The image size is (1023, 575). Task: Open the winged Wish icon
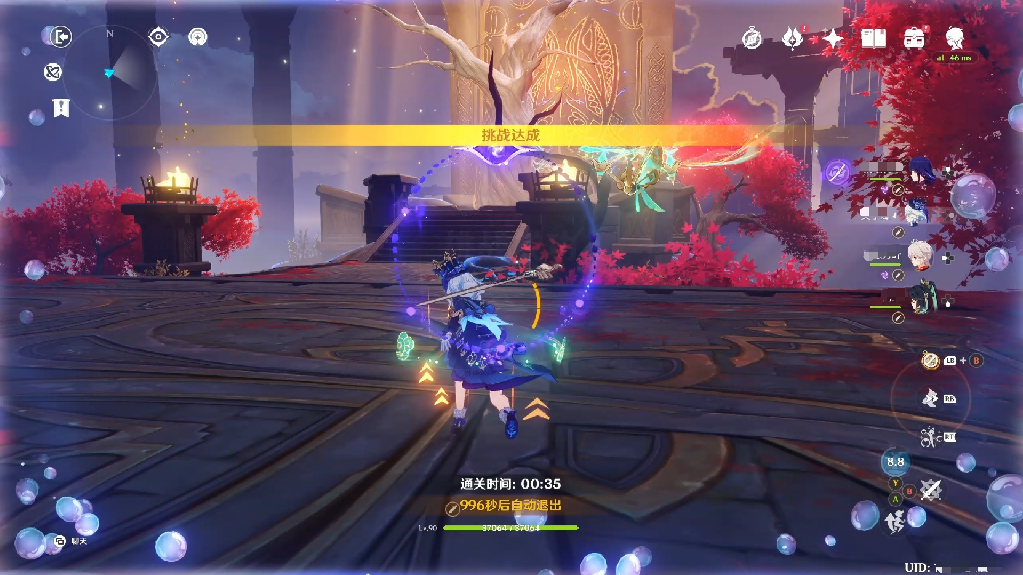pos(792,38)
